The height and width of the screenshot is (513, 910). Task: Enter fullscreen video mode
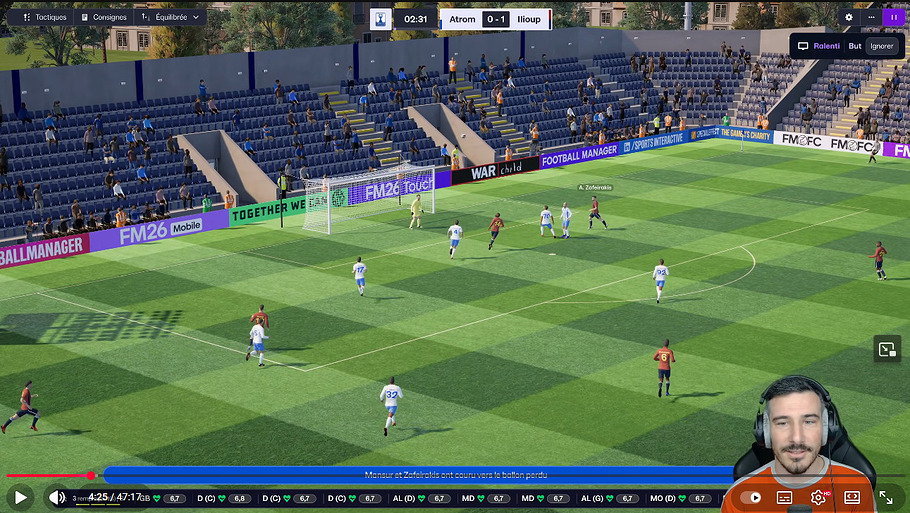pos(886,497)
